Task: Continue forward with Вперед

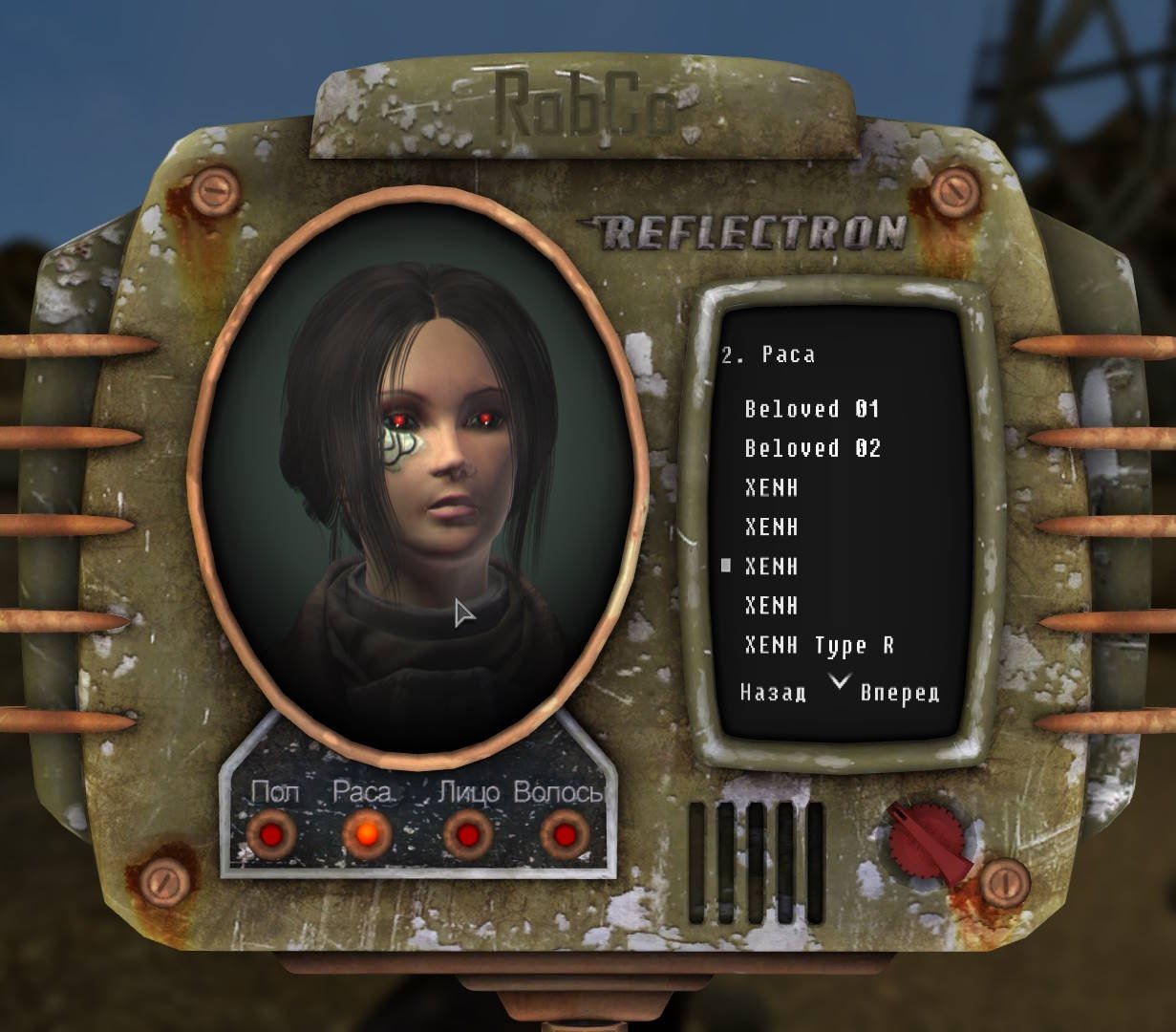Action: click(x=899, y=693)
